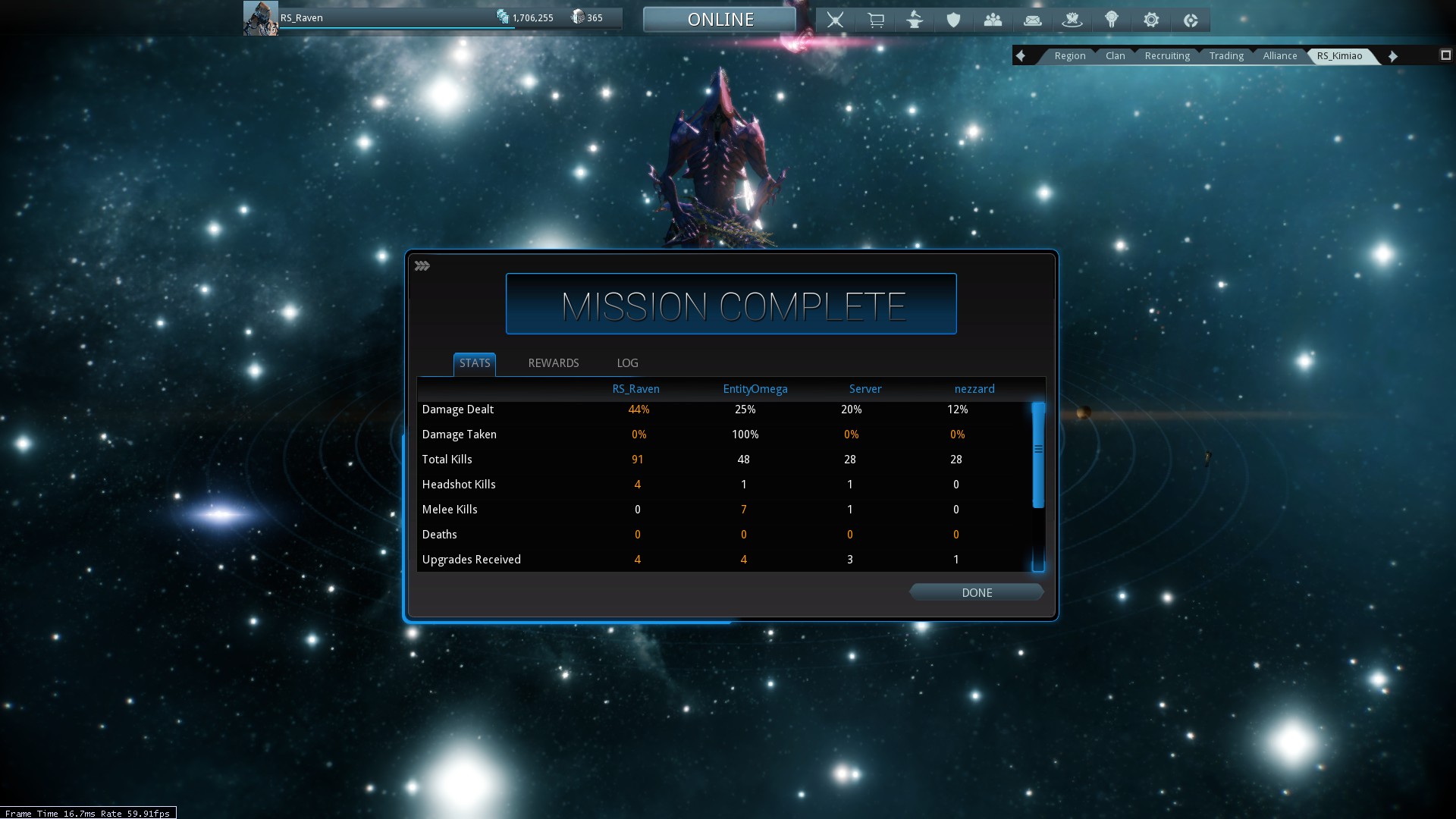Viewport: 1456px width, 819px height.
Task: Open the Alliance chat tab
Action: tap(1280, 56)
